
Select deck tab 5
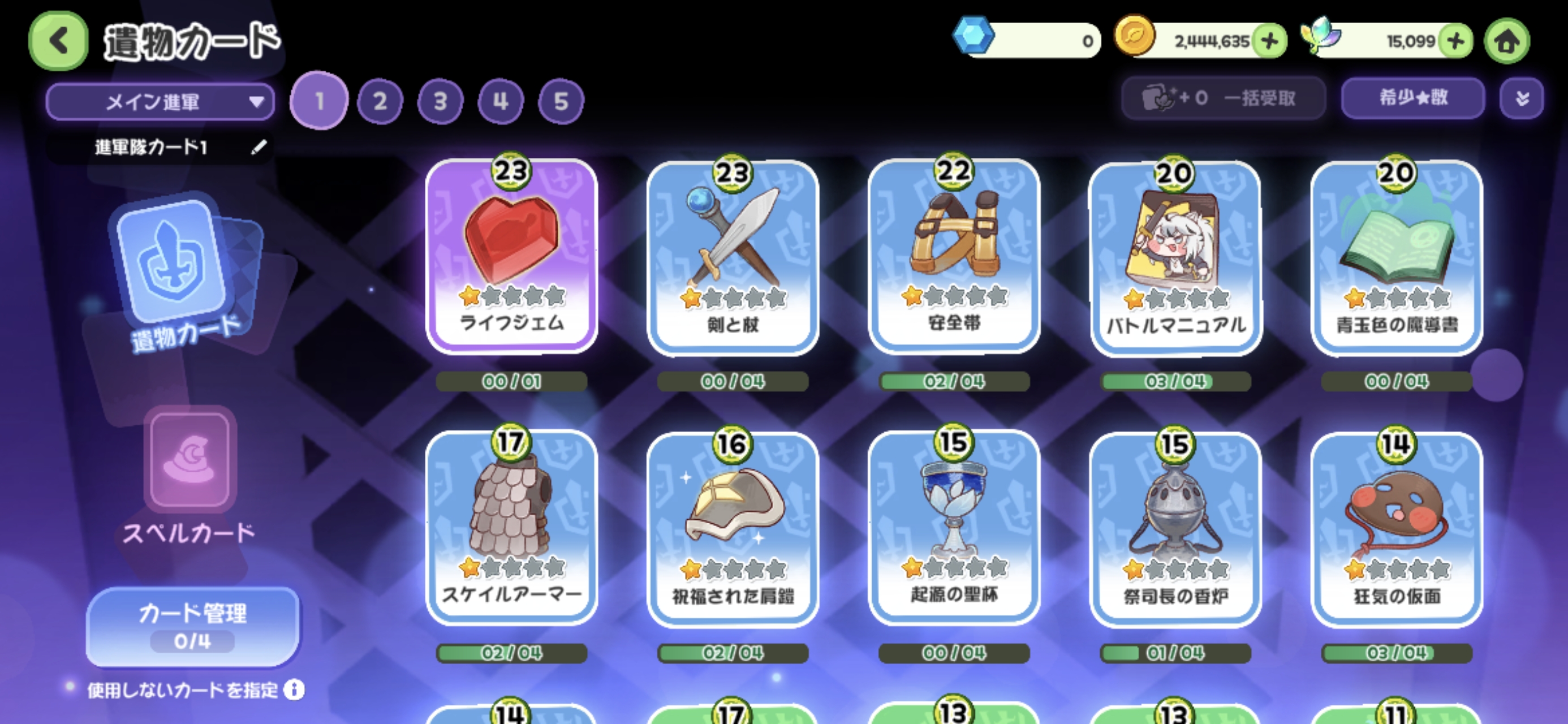click(x=561, y=101)
